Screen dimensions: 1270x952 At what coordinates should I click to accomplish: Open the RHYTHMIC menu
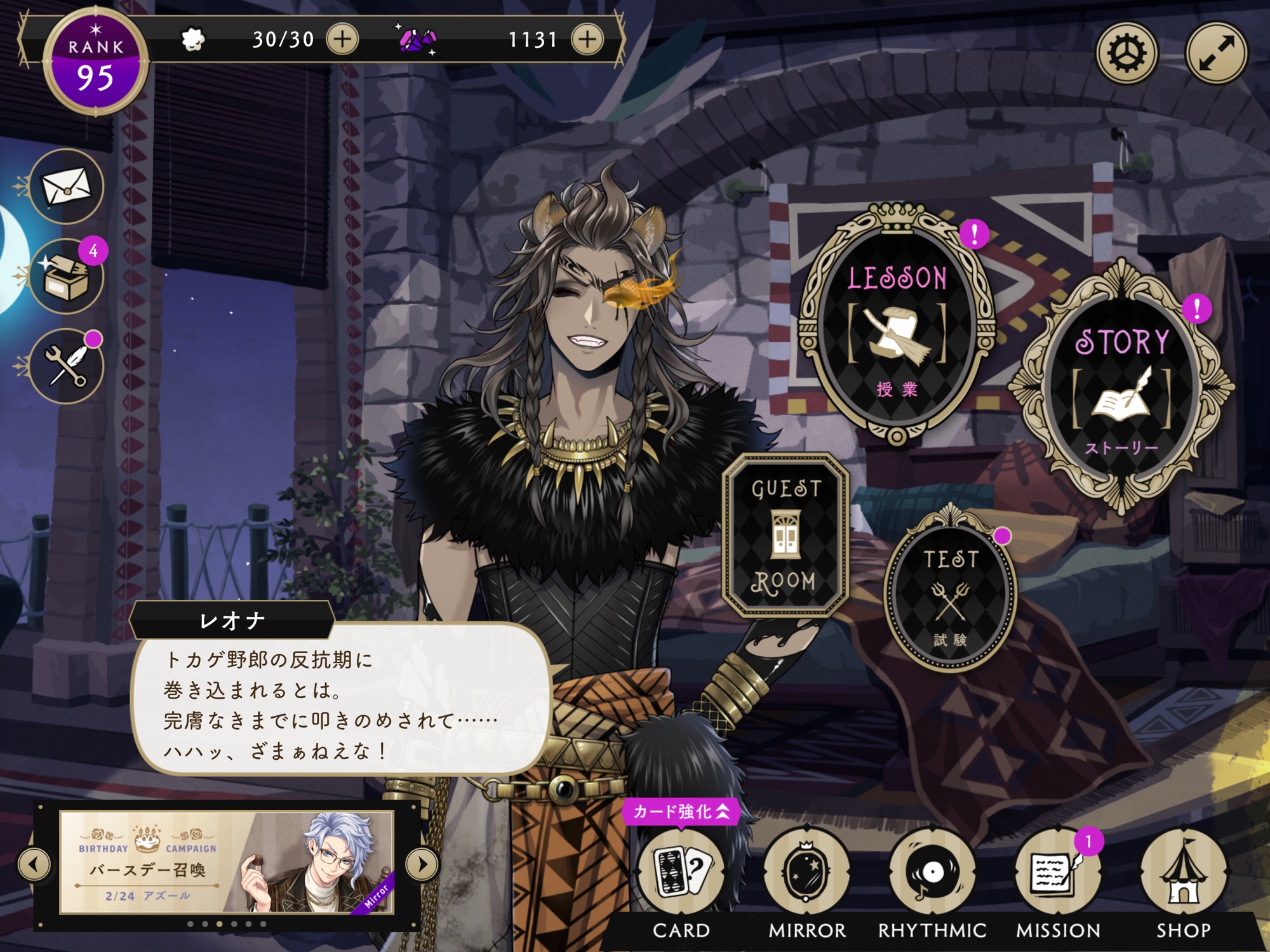click(x=932, y=873)
